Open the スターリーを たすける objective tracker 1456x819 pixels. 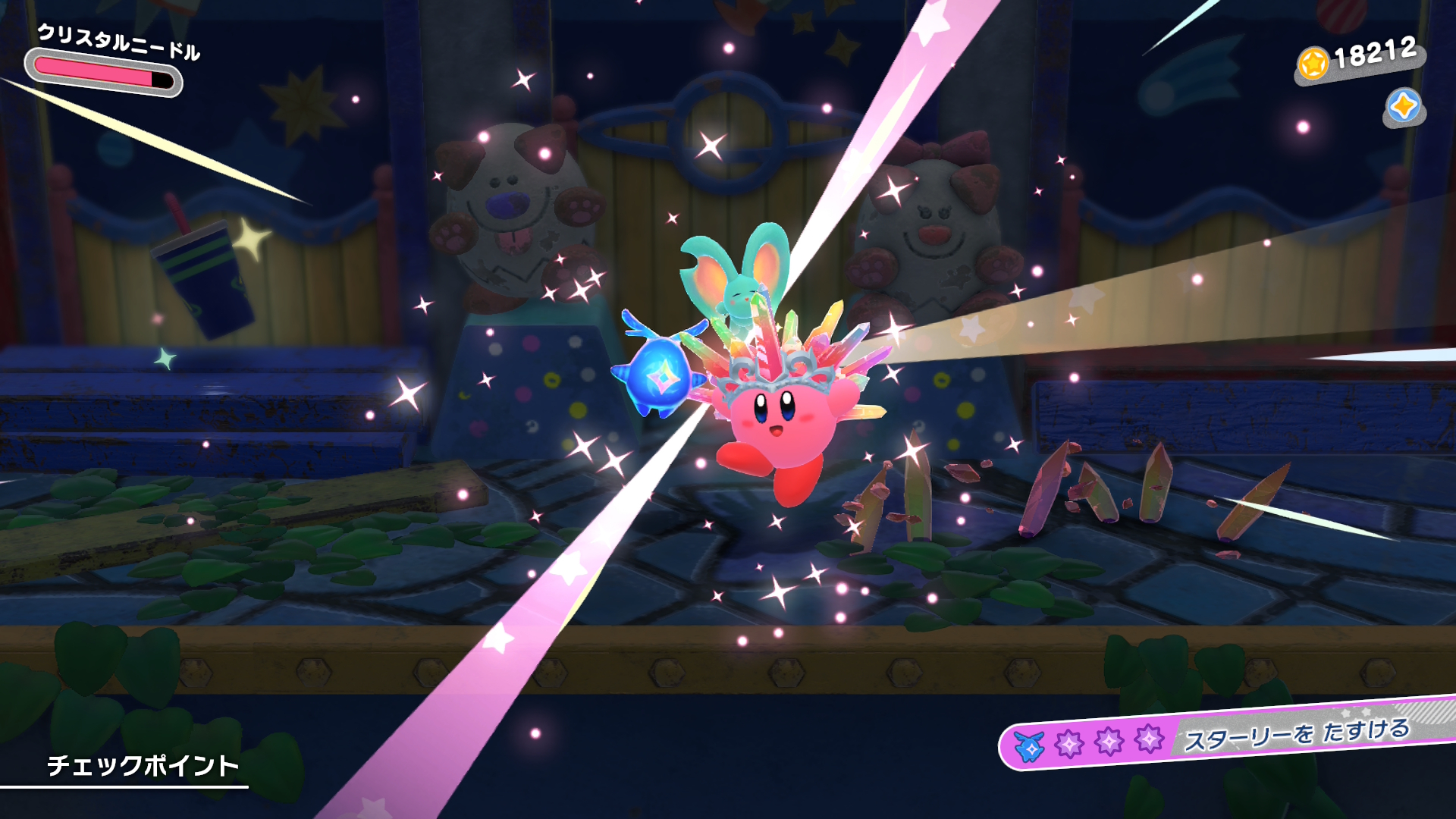point(1296,733)
